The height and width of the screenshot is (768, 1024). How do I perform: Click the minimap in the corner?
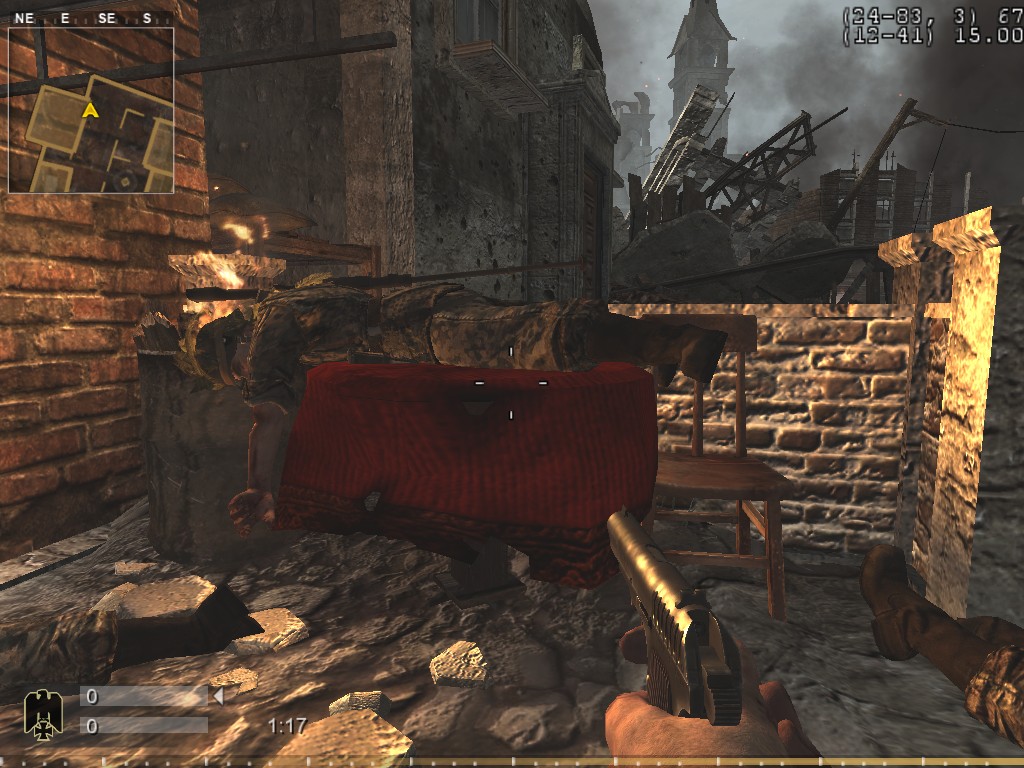91,110
